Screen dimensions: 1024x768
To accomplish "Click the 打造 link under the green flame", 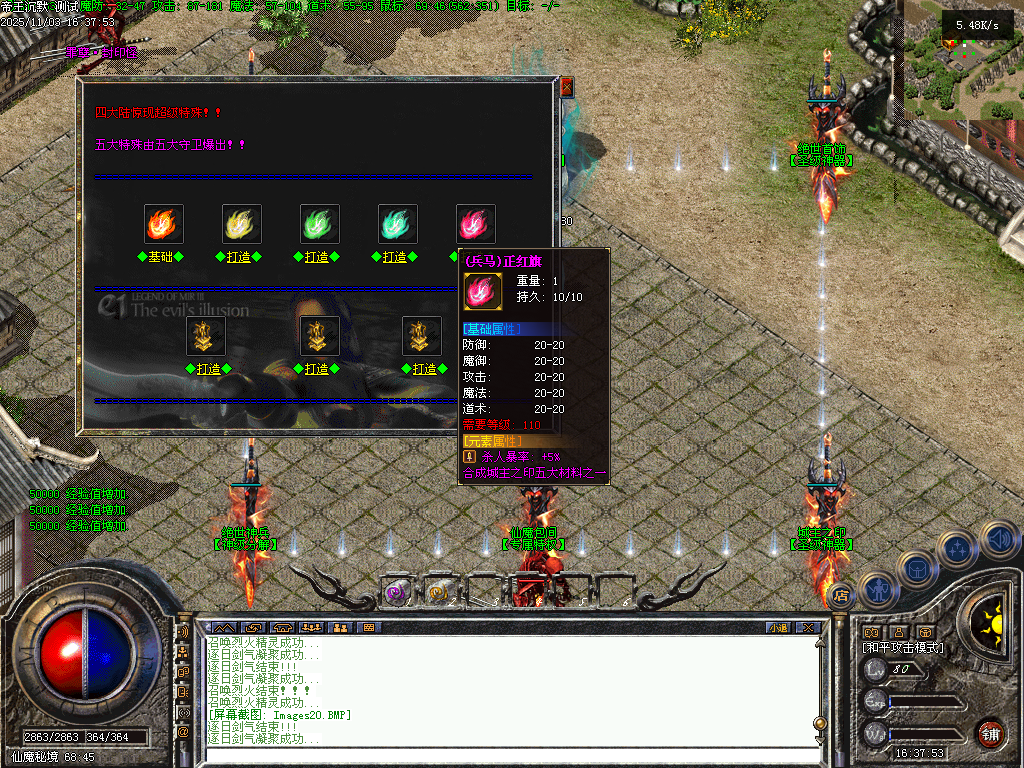I will [316, 257].
